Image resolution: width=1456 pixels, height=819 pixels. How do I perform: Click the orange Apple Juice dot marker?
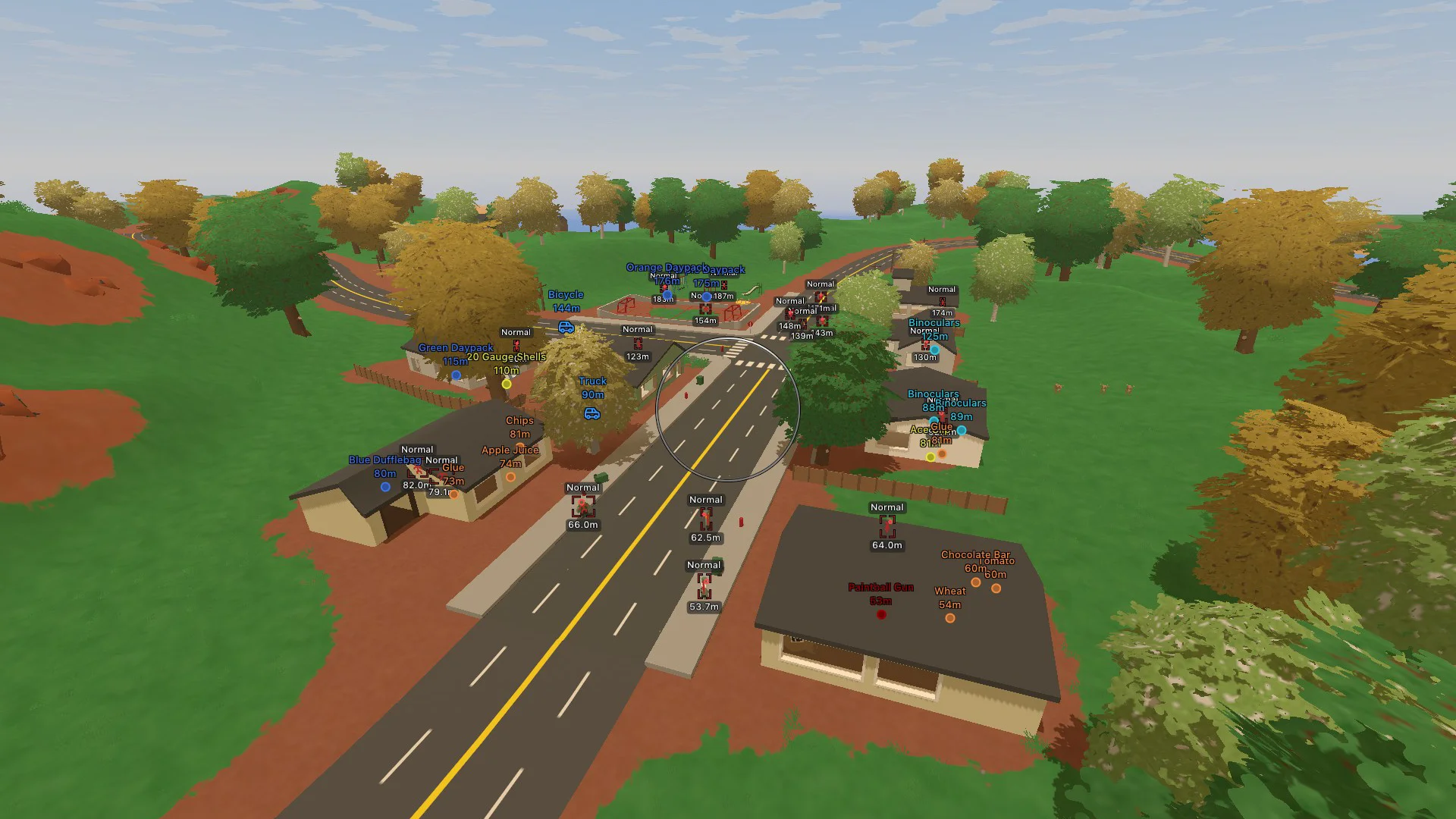(x=511, y=476)
